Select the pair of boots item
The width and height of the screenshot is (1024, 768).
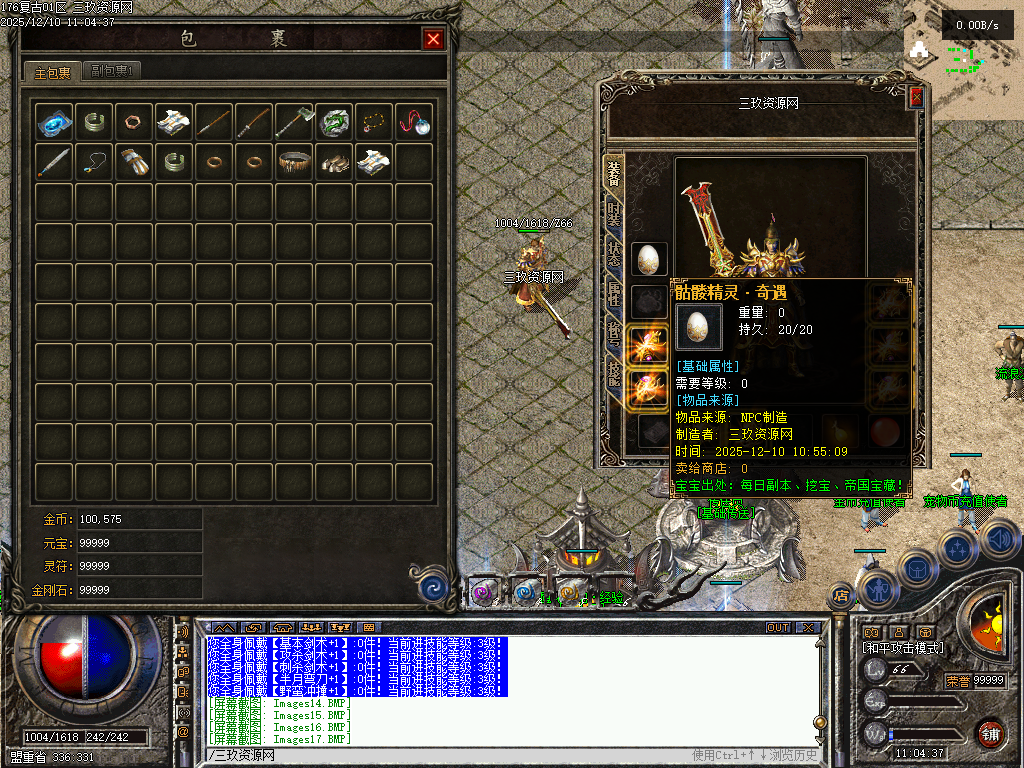(x=334, y=161)
